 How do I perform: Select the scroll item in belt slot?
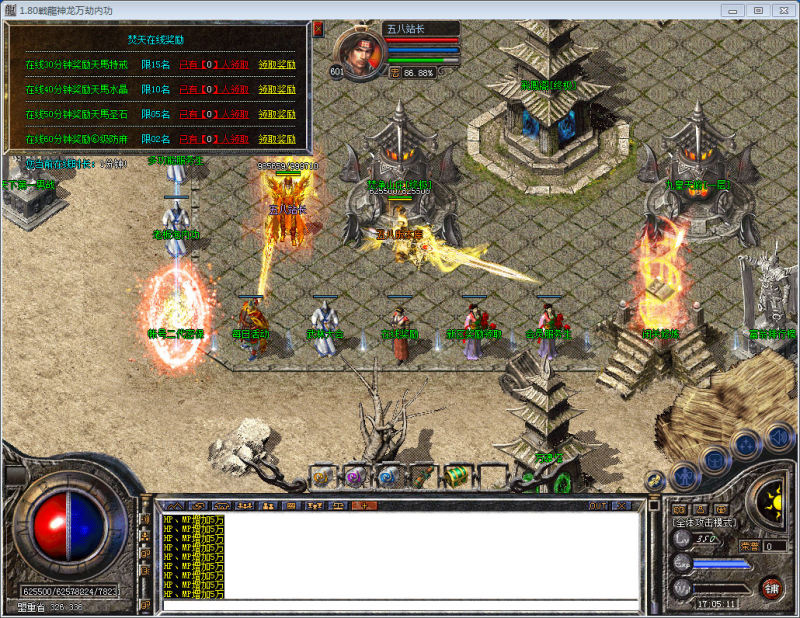coord(424,477)
